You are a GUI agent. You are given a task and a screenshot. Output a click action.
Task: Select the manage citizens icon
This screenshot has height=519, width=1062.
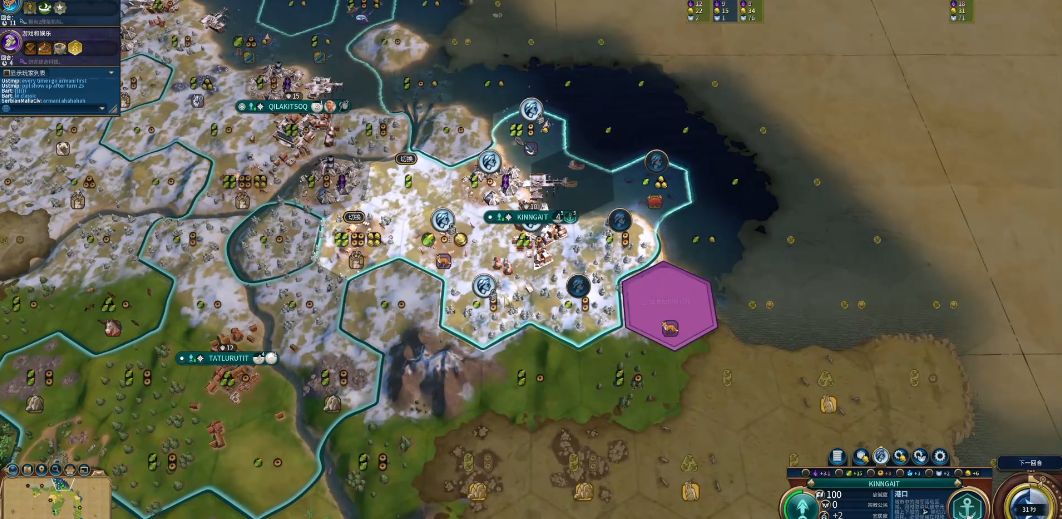click(x=881, y=456)
